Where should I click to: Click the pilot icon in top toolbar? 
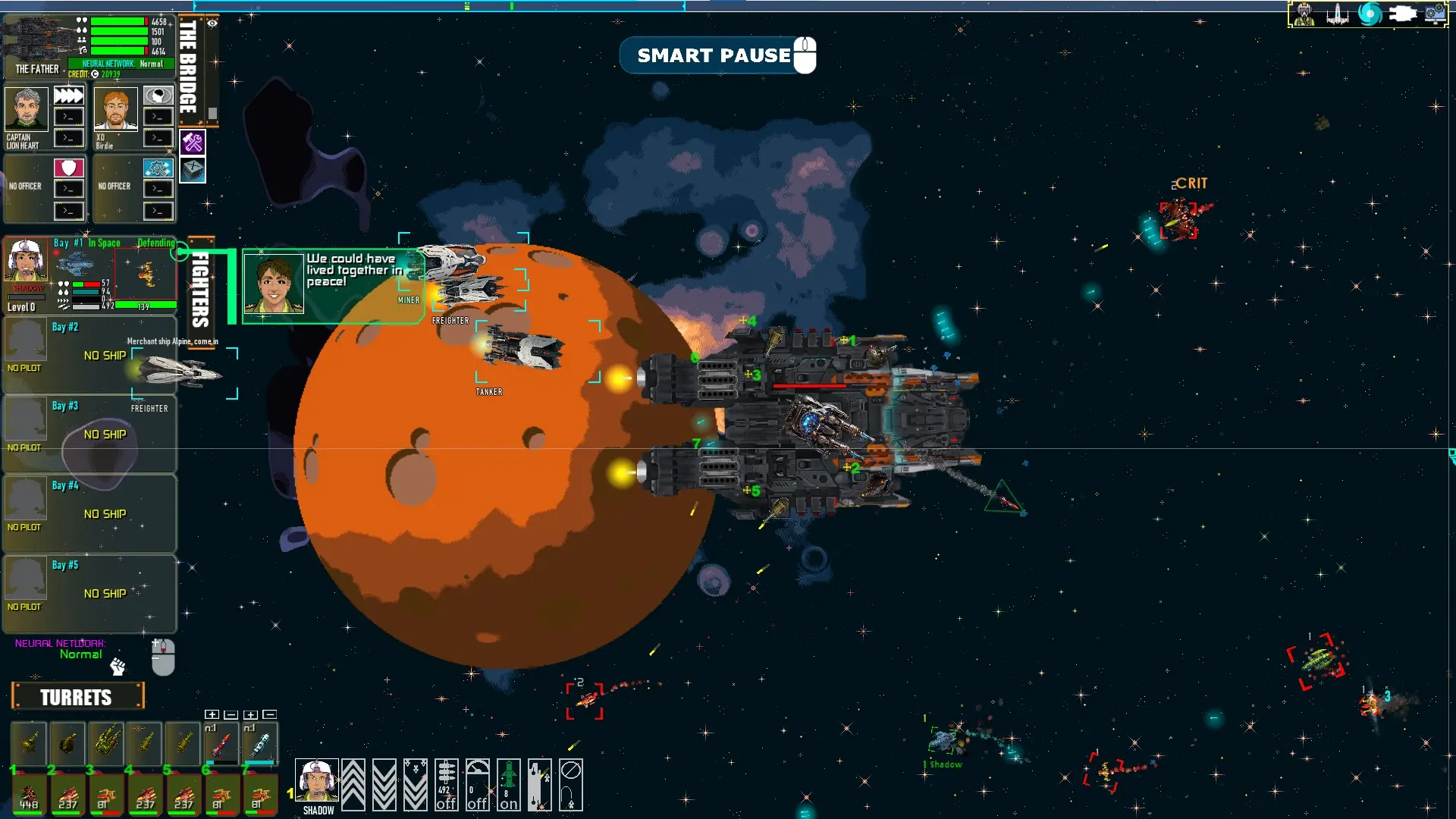(1304, 14)
